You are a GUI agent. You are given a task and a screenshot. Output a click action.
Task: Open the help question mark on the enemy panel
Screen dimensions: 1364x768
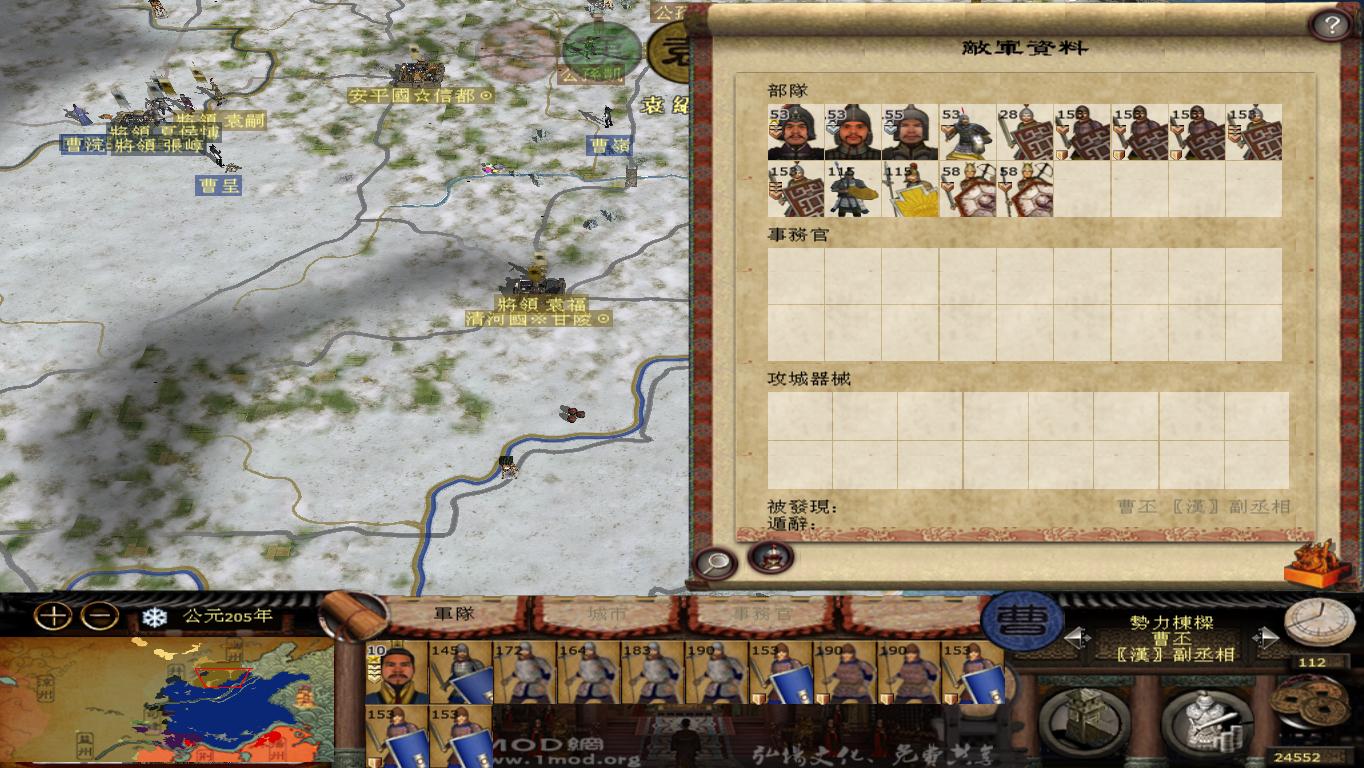pyautogui.click(x=1330, y=23)
